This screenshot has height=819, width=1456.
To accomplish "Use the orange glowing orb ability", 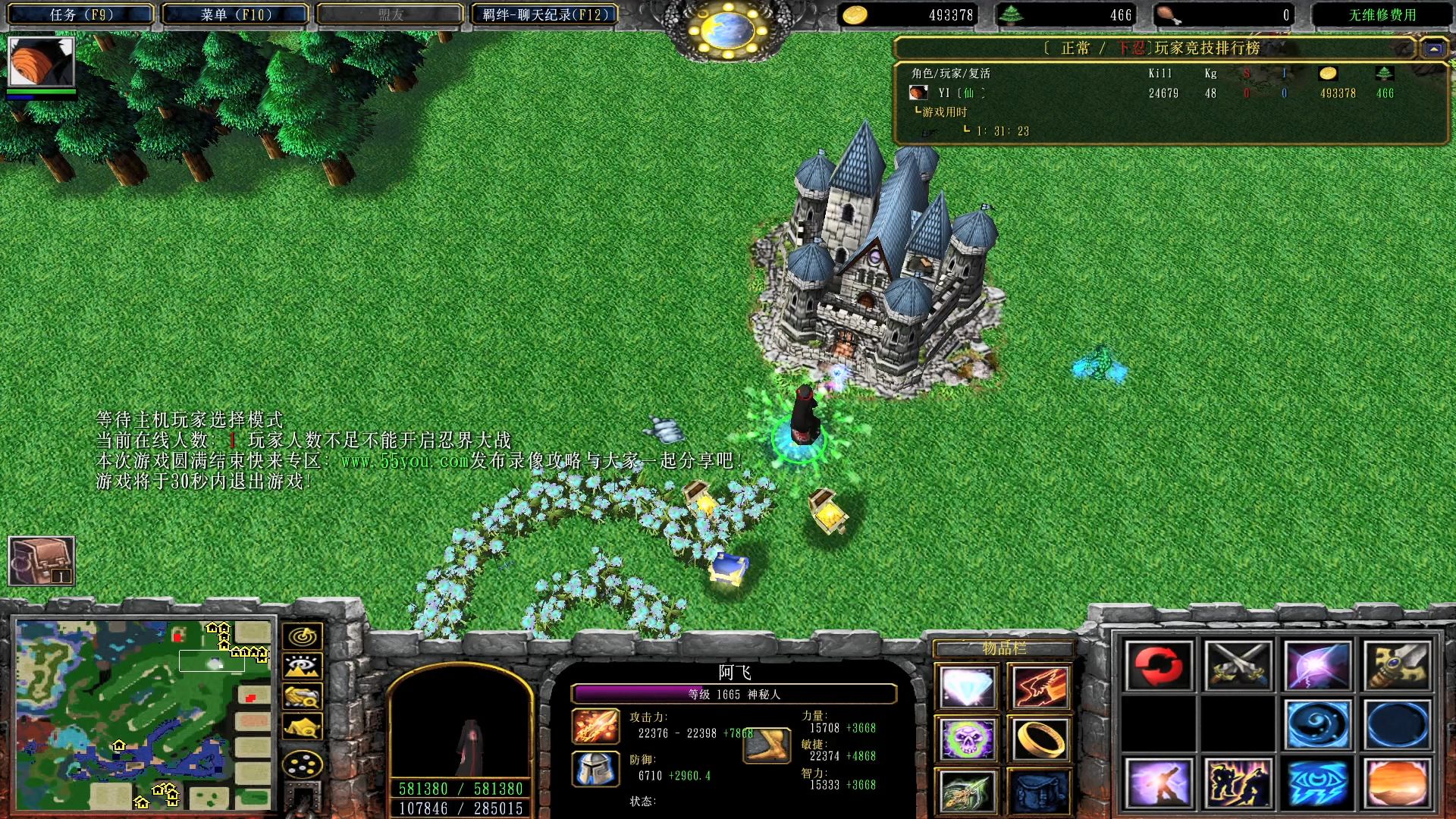I will 1398,783.
